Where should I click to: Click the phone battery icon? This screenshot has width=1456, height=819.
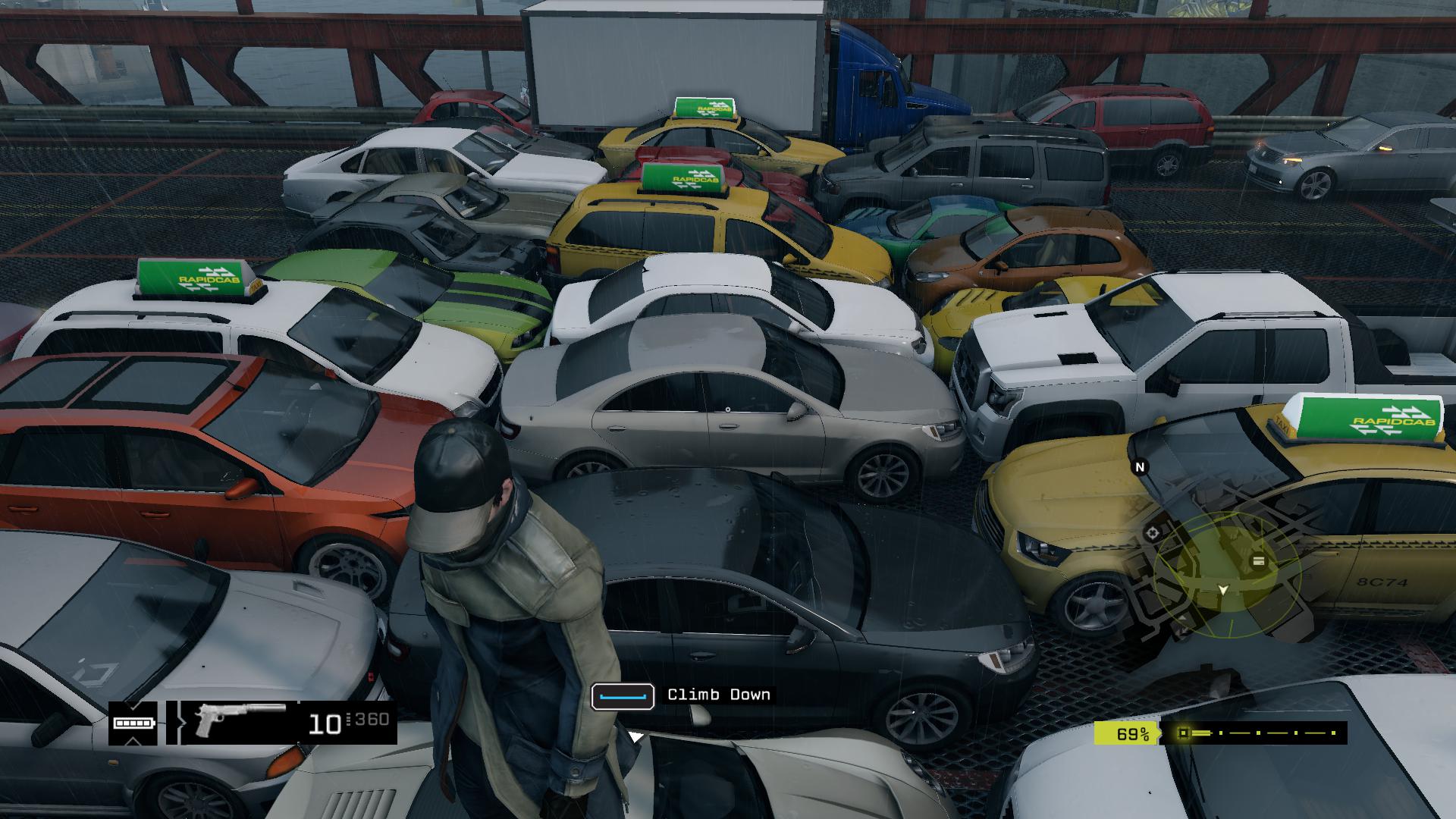[x=133, y=723]
